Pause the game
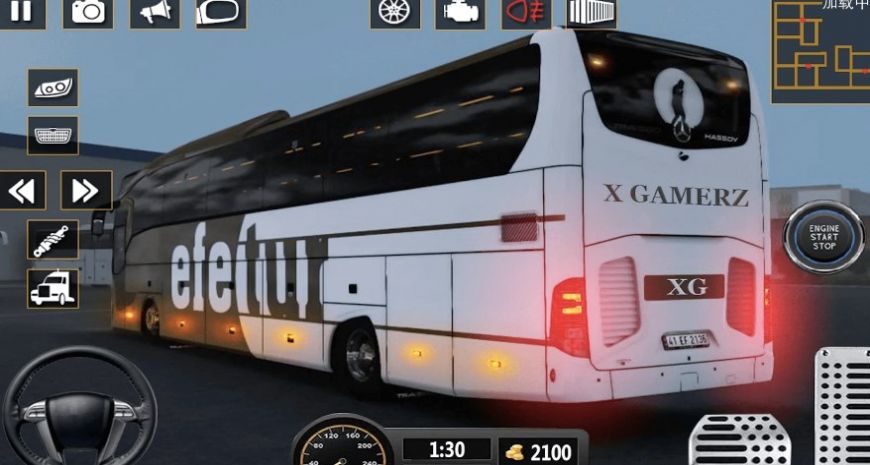The width and height of the screenshot is (870, 465). (22, 12)
